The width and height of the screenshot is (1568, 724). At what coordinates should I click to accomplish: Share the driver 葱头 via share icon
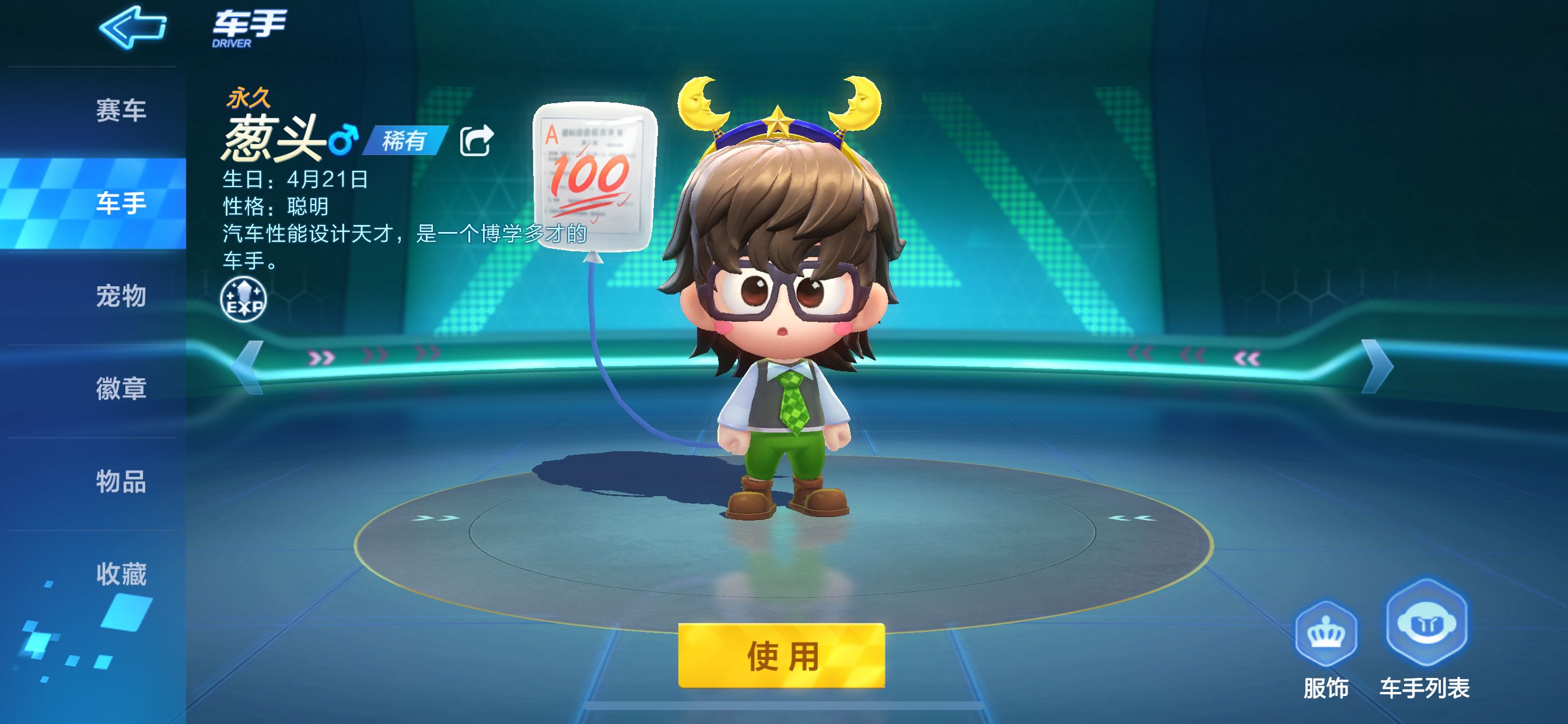click(x=476, y=140)
